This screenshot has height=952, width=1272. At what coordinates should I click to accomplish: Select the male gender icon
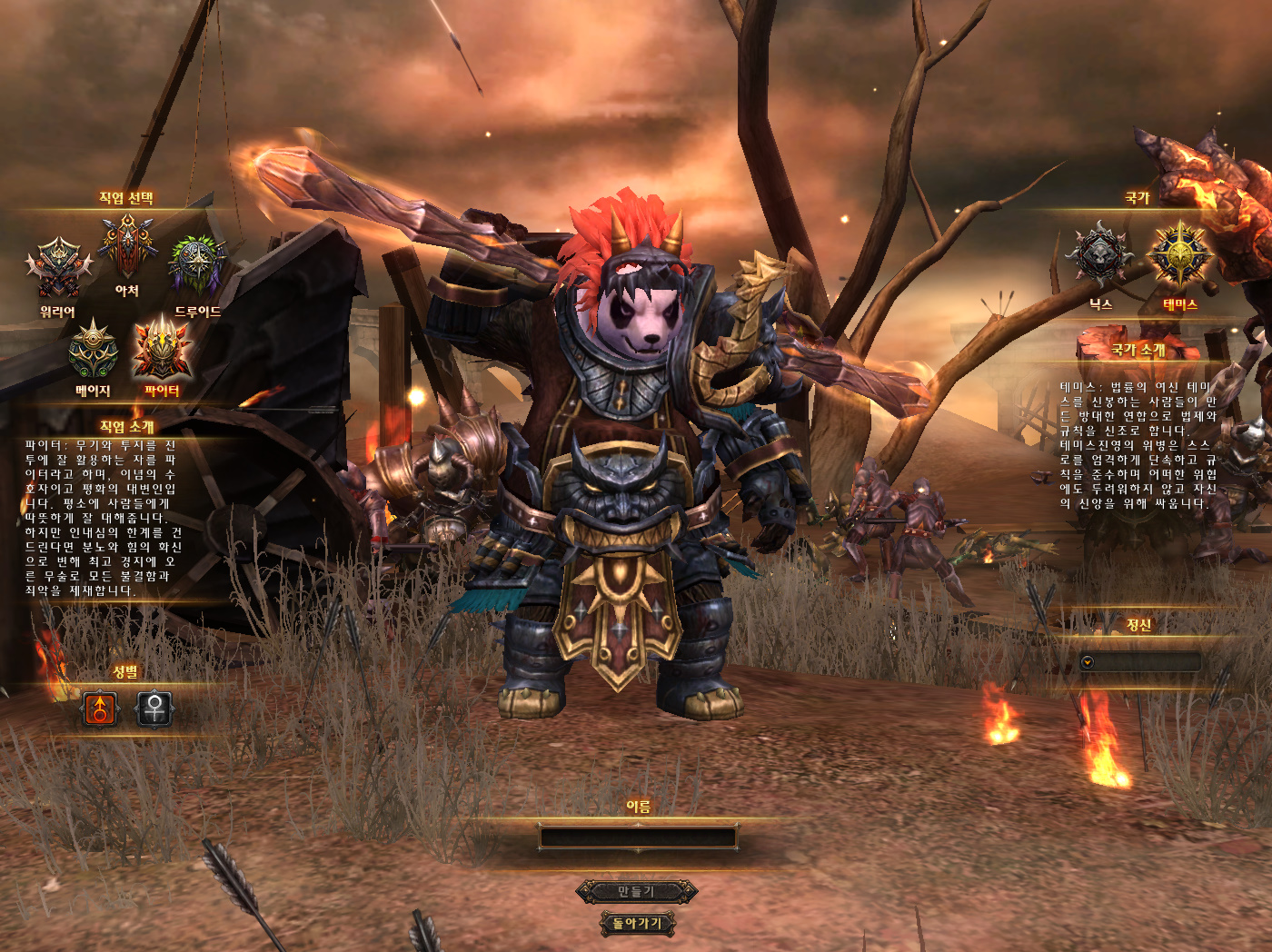tap(100, 709)
